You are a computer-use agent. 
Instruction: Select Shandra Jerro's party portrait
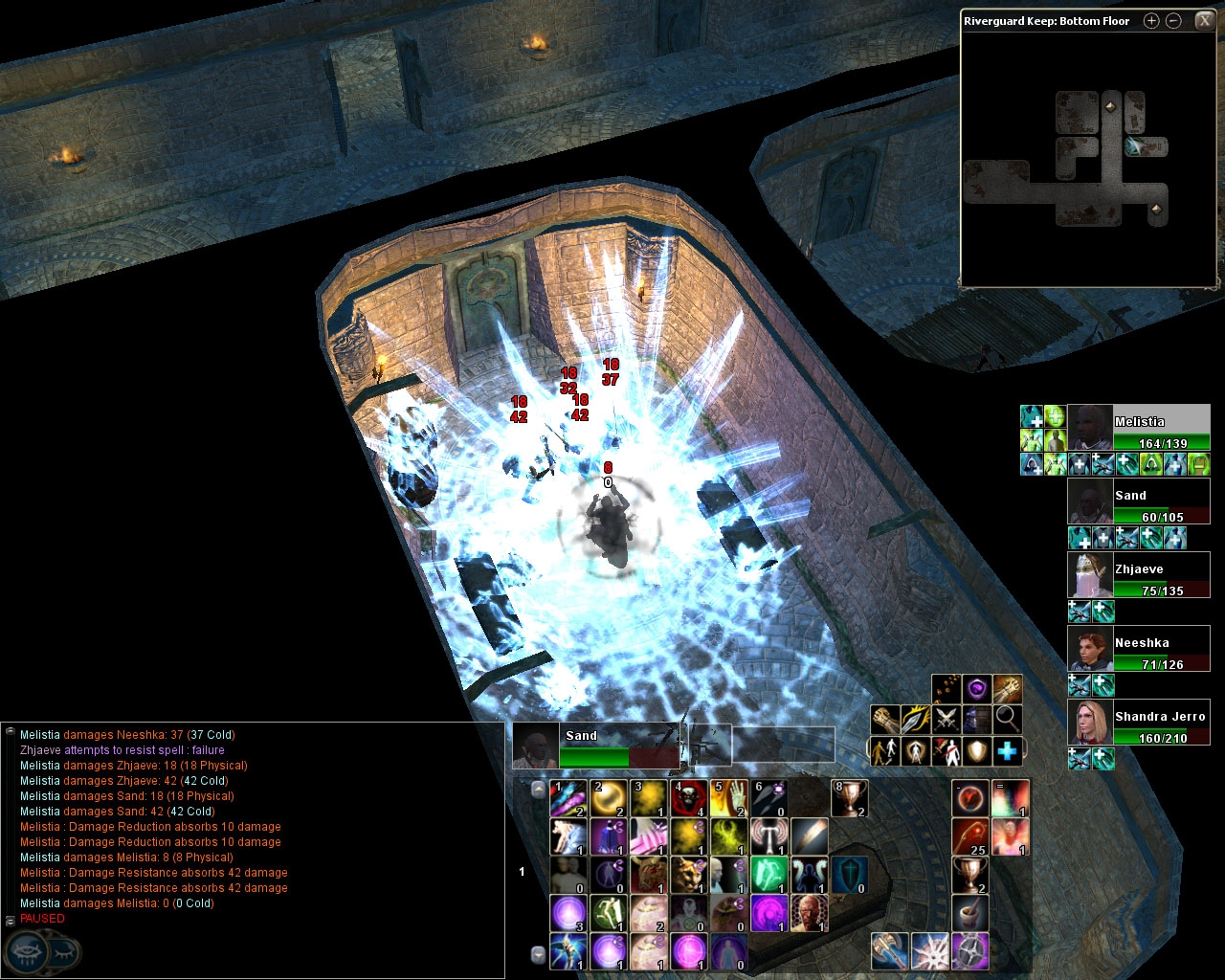click(1090, 723)
